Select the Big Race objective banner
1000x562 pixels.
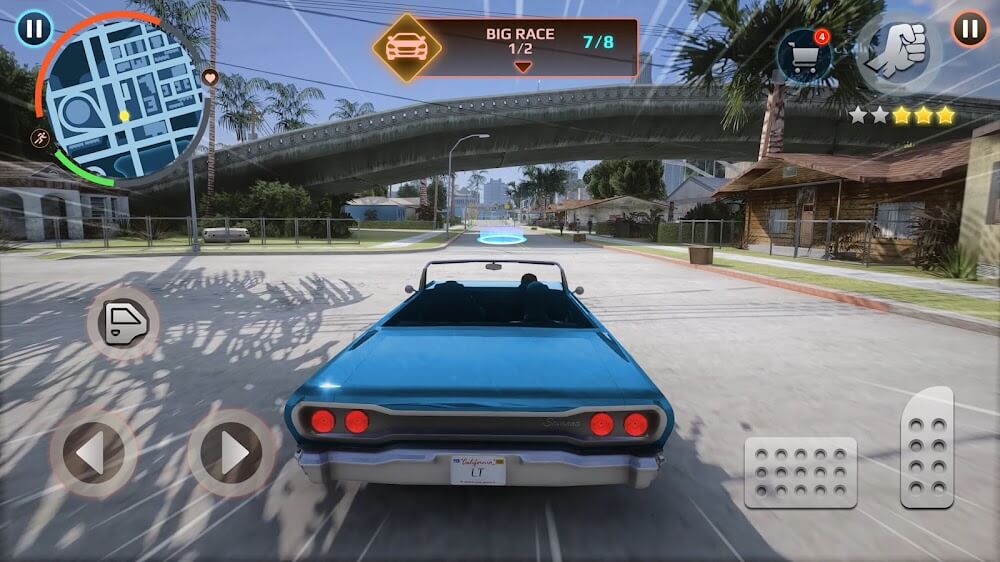[x=505, y=47]
